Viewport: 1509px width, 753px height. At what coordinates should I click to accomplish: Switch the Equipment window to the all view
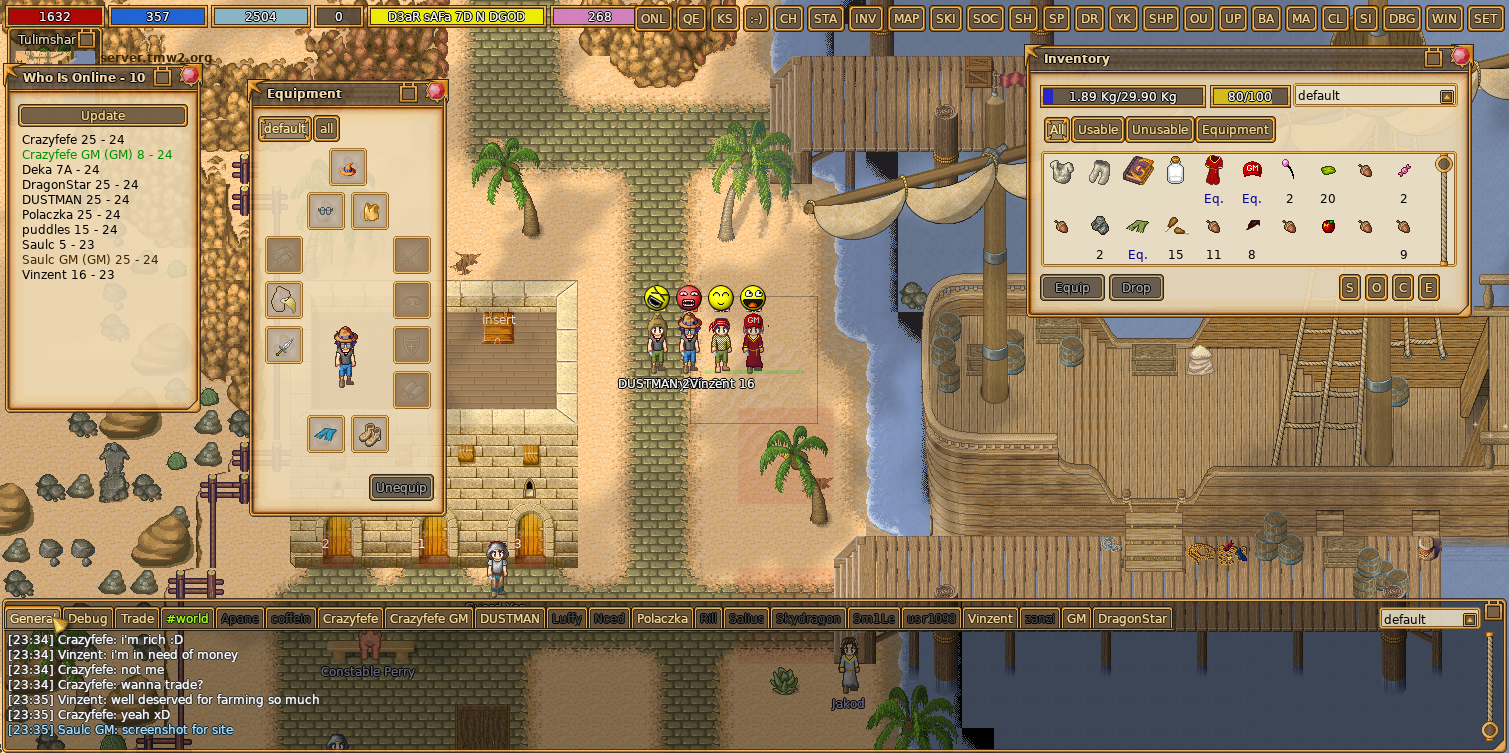click(x=326, y=128)
